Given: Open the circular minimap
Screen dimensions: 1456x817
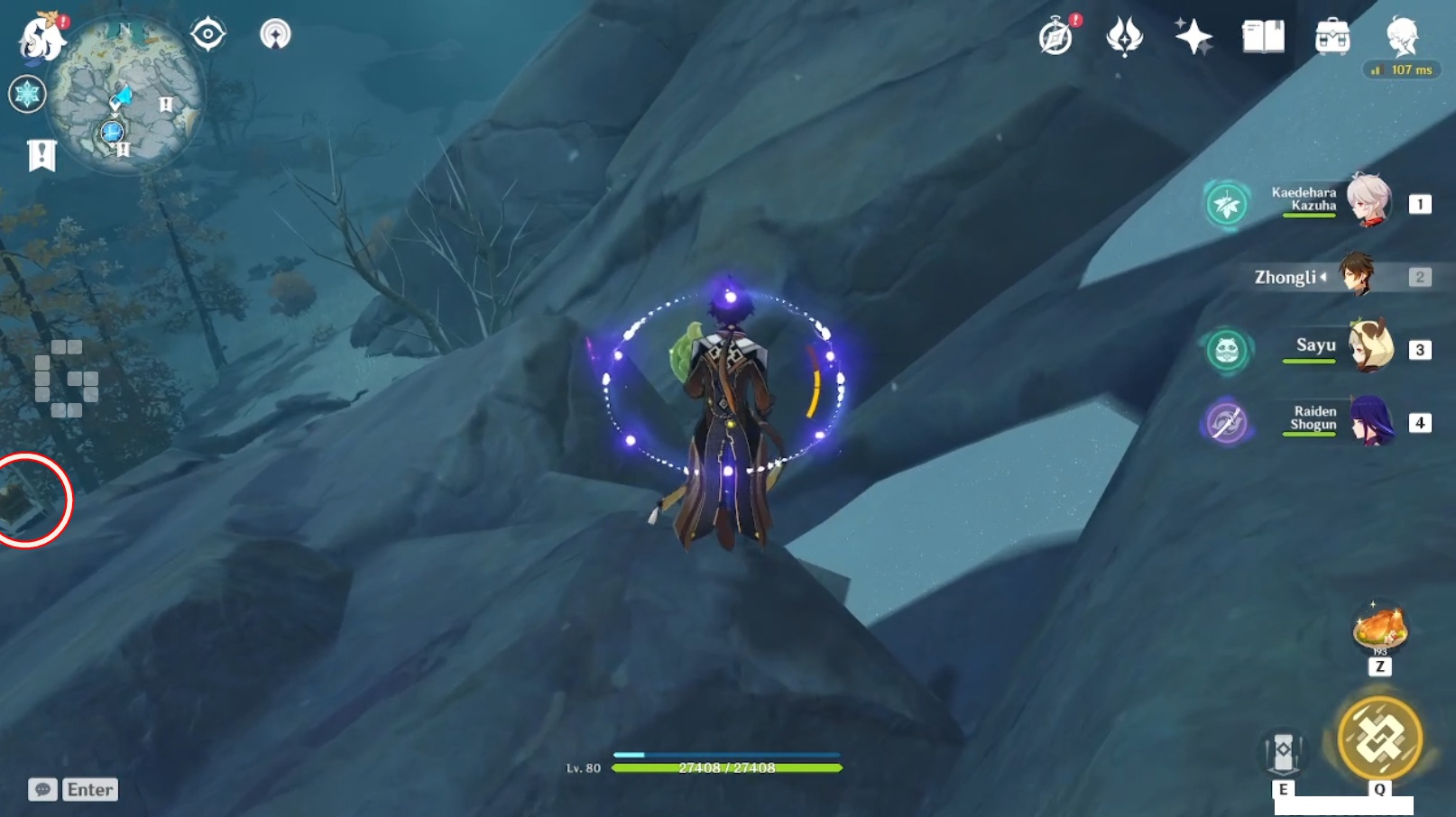Looking at the screenshot, I should (125, 94).
